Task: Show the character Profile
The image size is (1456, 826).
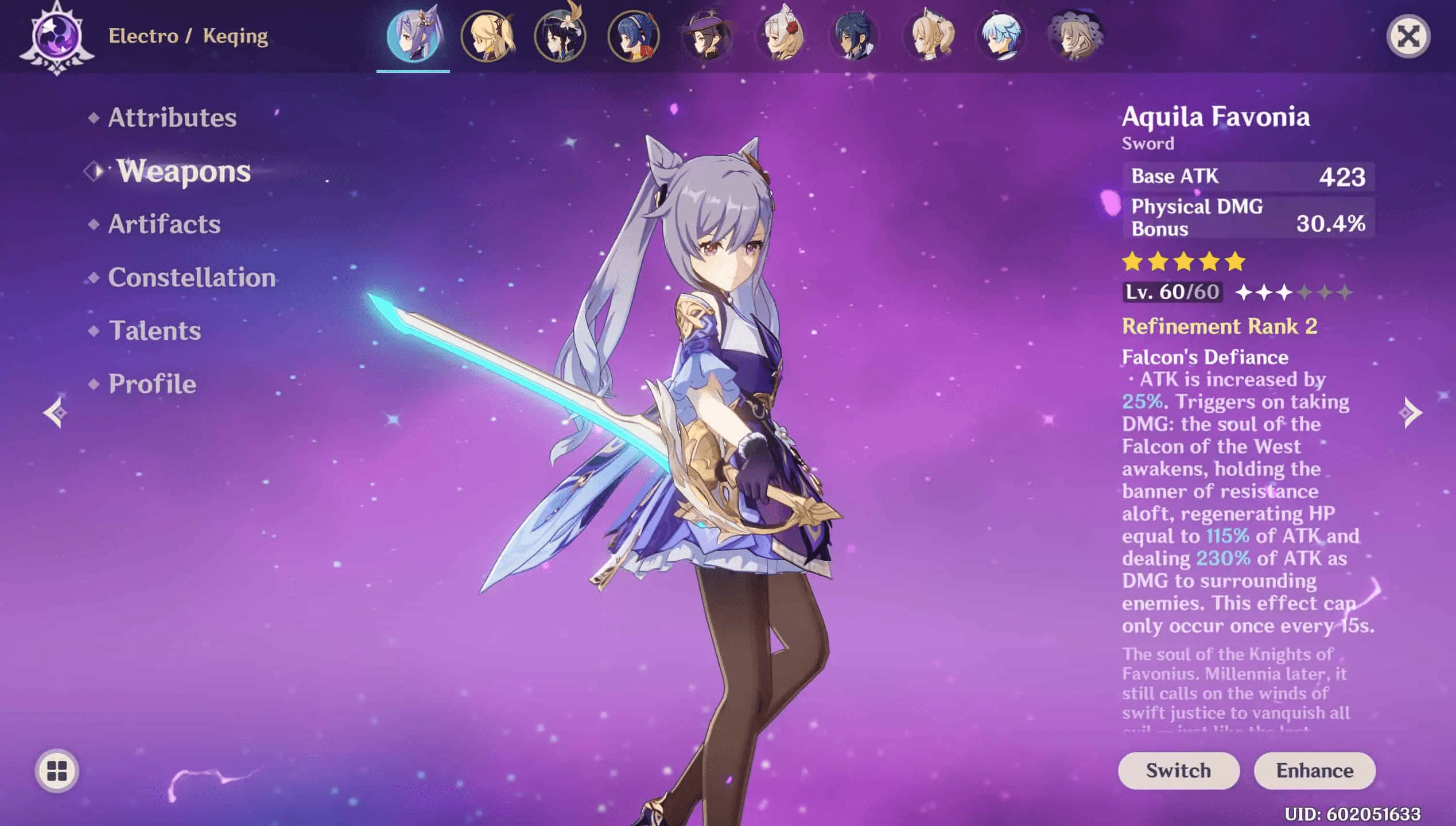Action: [152, 384]
